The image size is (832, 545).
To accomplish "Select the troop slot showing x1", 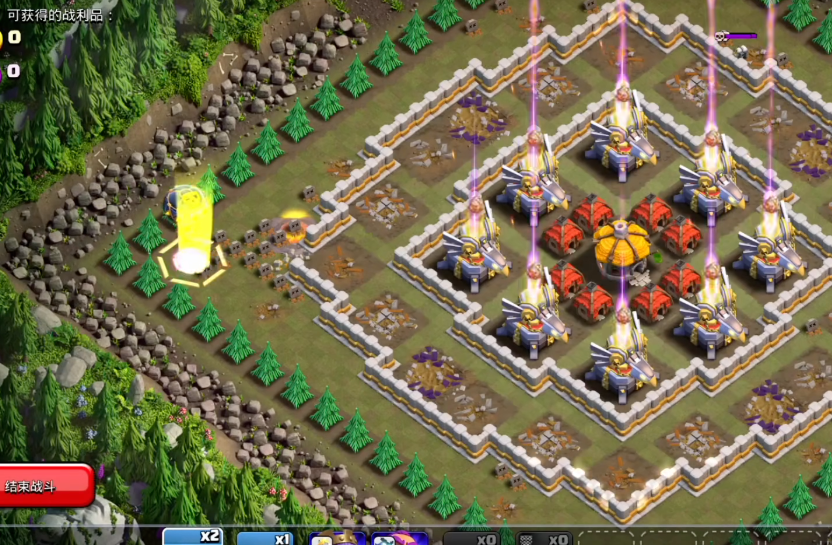I will pyautogui.click(x=265, y=538).
